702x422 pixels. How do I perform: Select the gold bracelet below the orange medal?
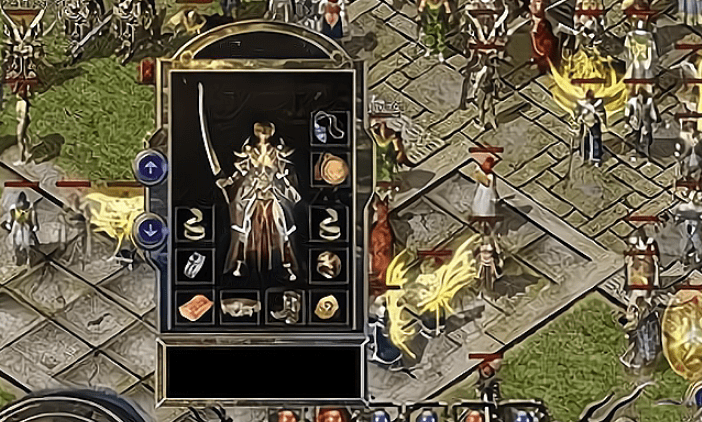329,224
